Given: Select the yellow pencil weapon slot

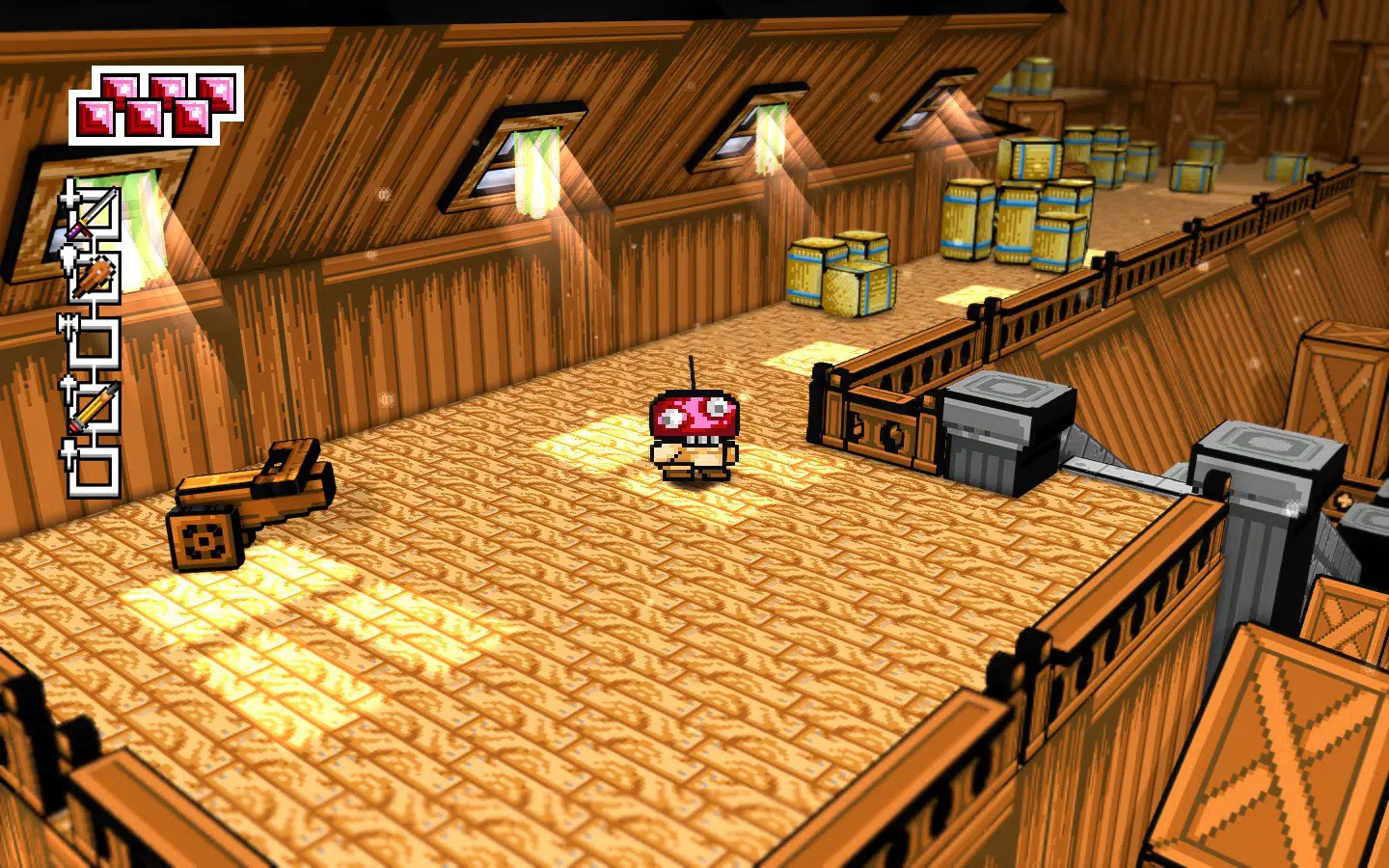Looking at the screenshot, I should pyautogui.click(x=94, y=407).
